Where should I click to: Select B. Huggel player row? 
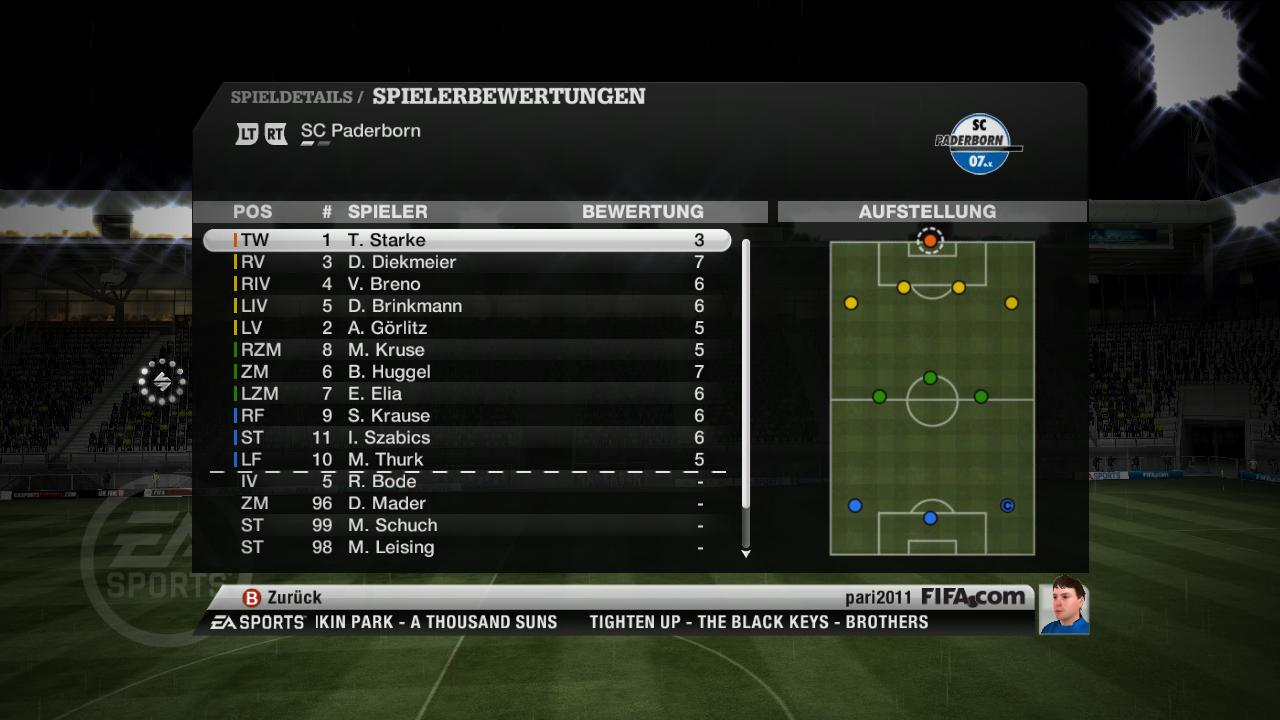467,372
